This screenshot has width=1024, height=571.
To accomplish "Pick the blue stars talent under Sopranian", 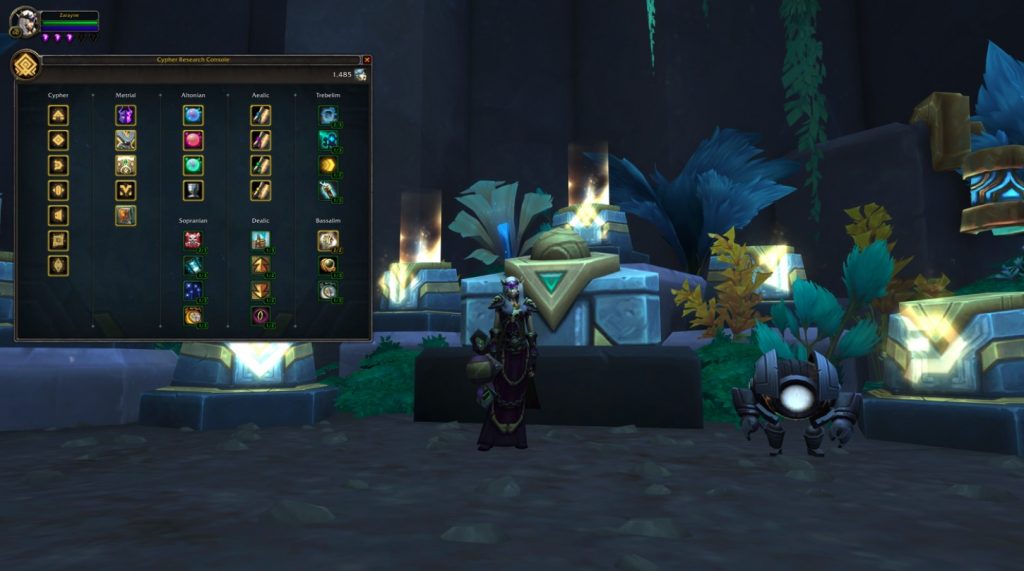I will [x=193, y=290].
